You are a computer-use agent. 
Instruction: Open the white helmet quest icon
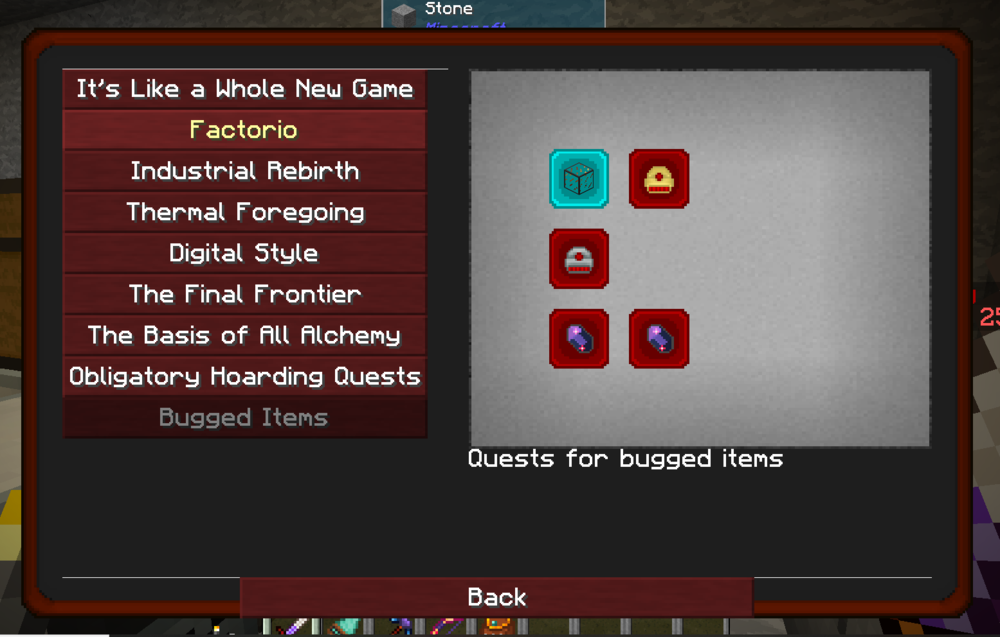tap(579, 259)
